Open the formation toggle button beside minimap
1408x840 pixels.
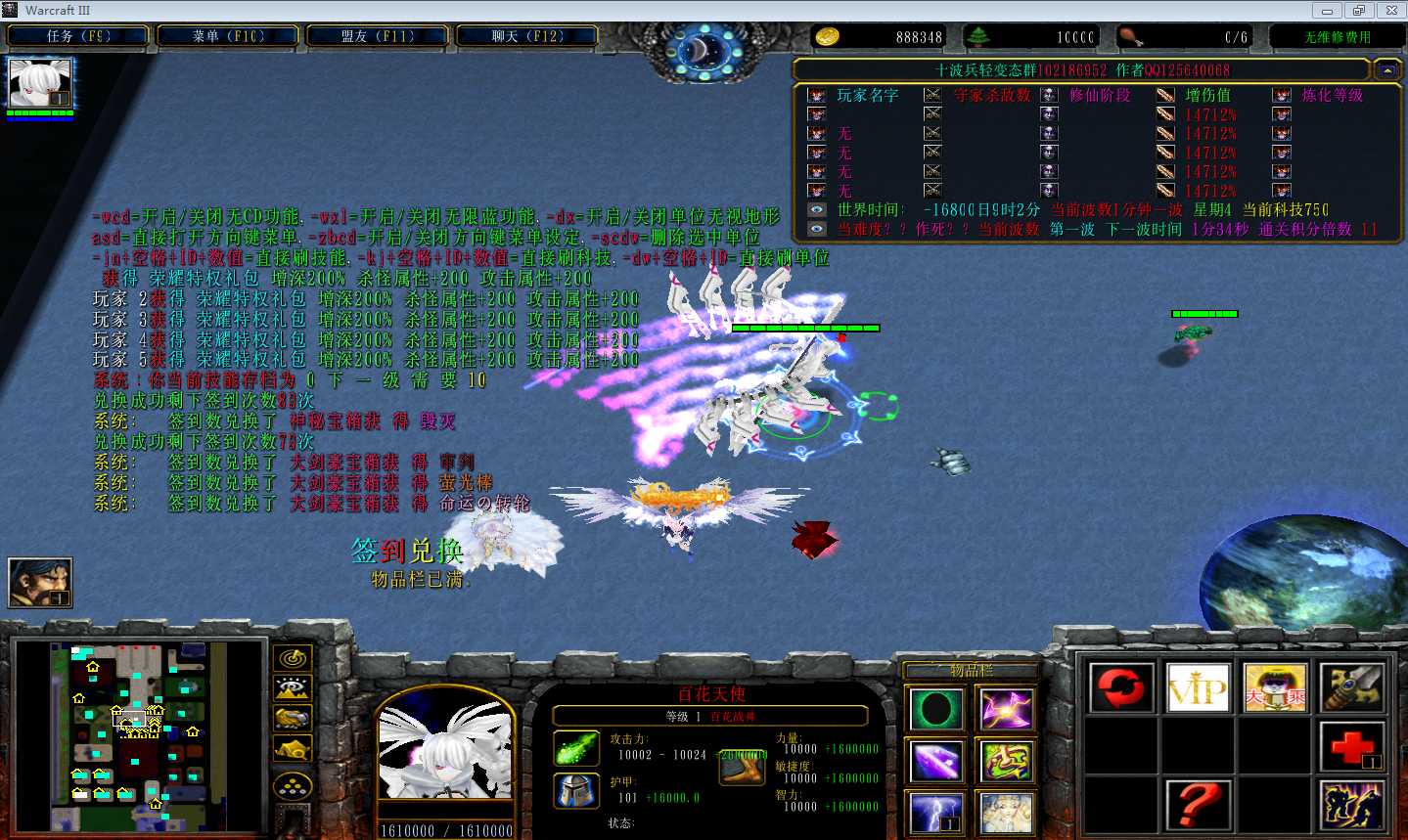(x=293, y=784)
